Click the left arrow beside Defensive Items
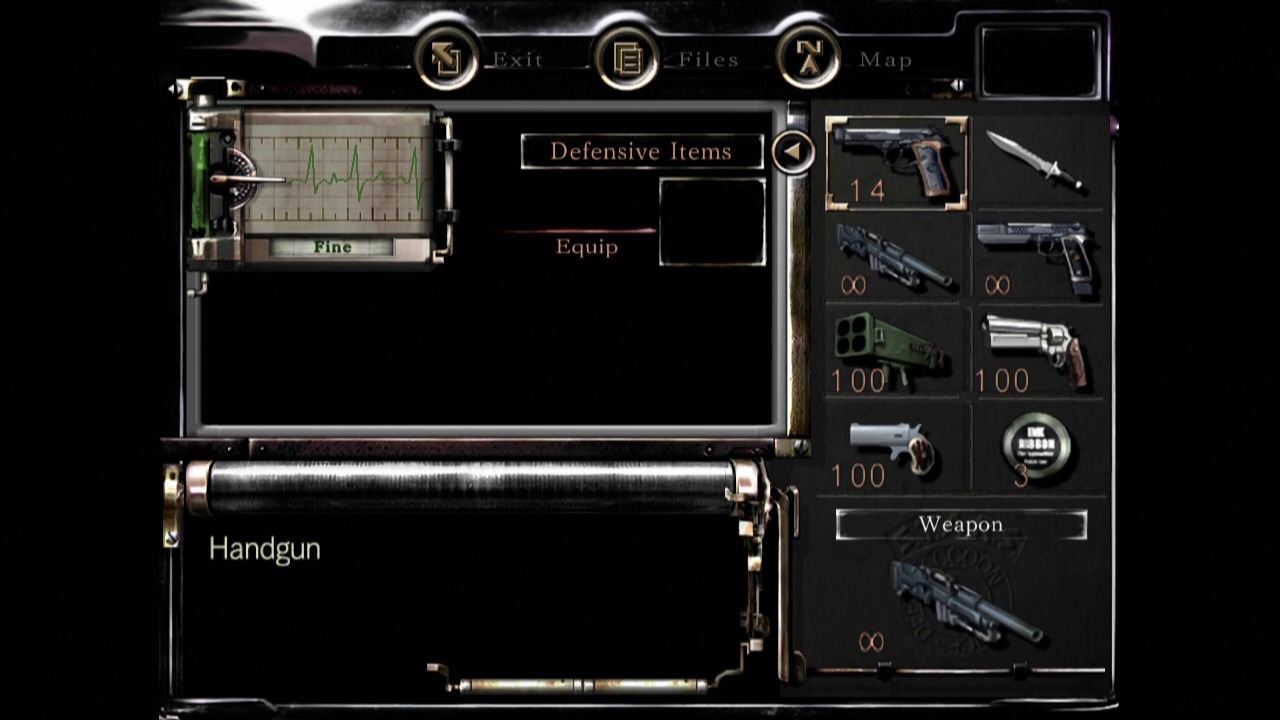Screen dimensions: 1280x720 tap(792, 152)
